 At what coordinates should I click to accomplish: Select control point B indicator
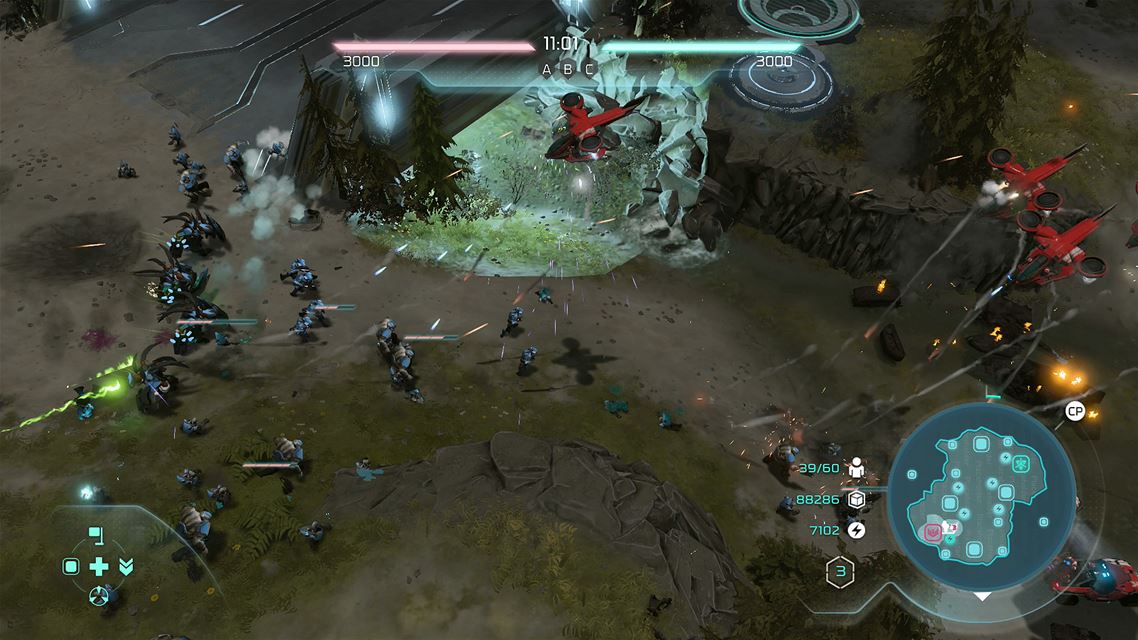click(x=568, y=69)
